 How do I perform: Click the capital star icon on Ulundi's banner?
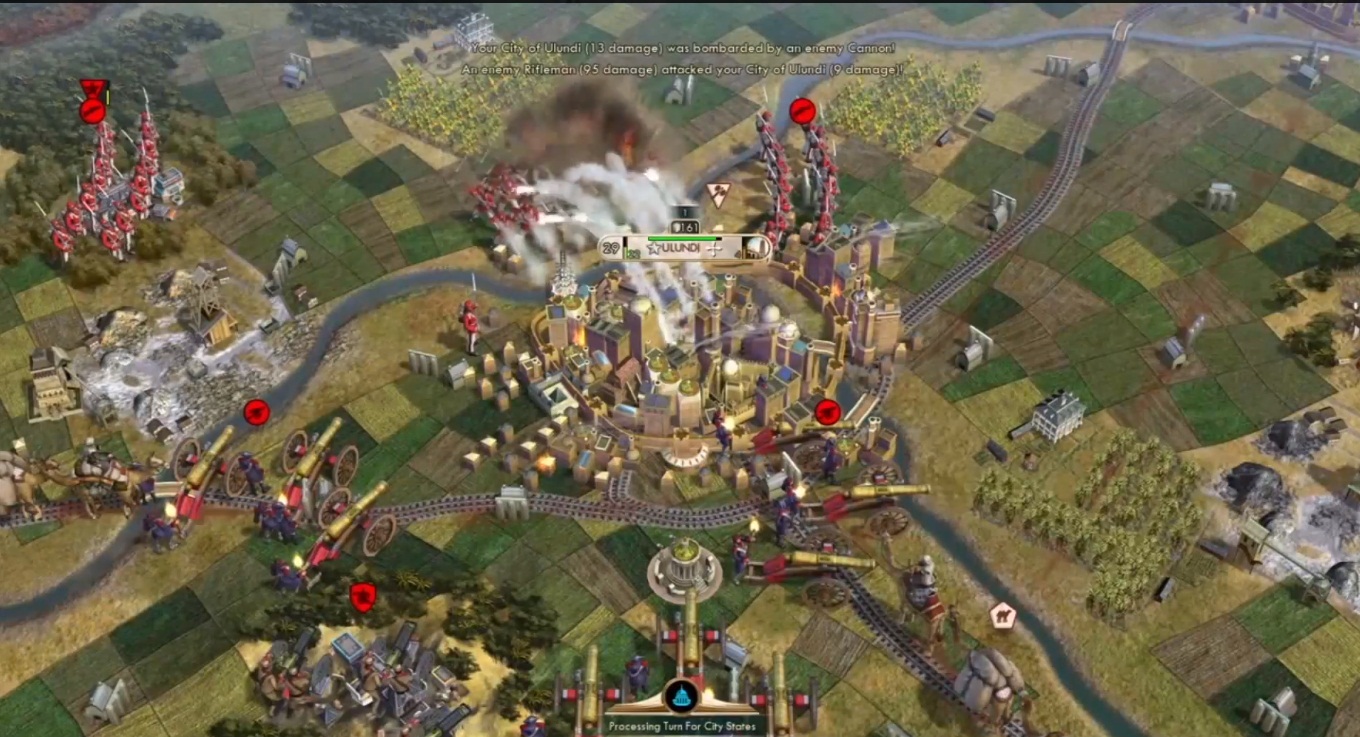654,247
